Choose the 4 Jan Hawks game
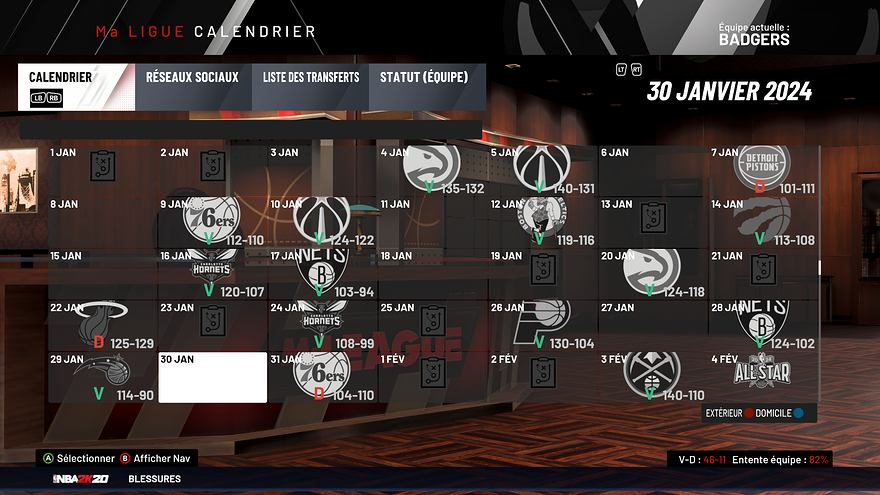 pos(433,170)
